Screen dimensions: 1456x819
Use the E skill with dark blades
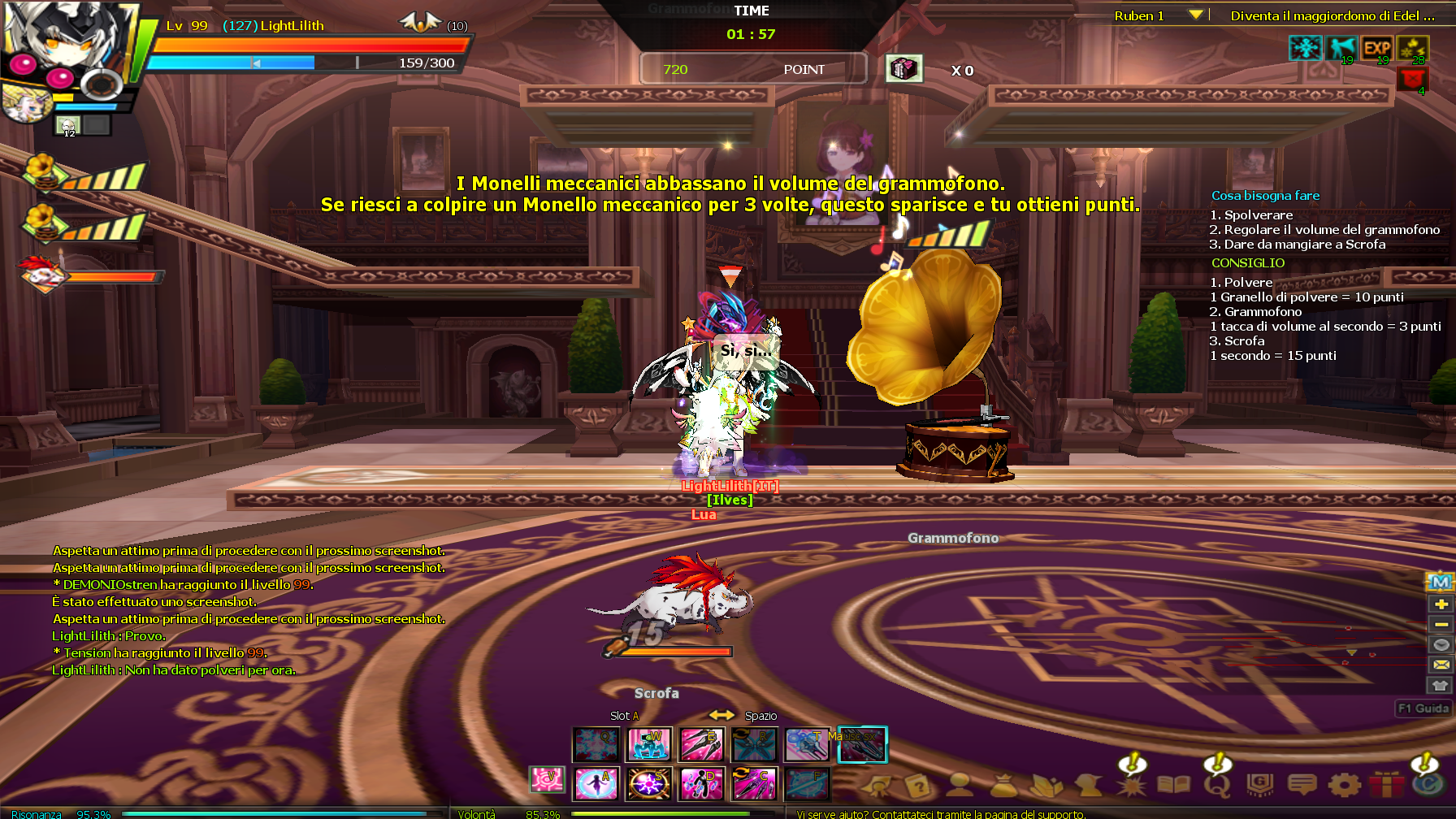(701, 744)
